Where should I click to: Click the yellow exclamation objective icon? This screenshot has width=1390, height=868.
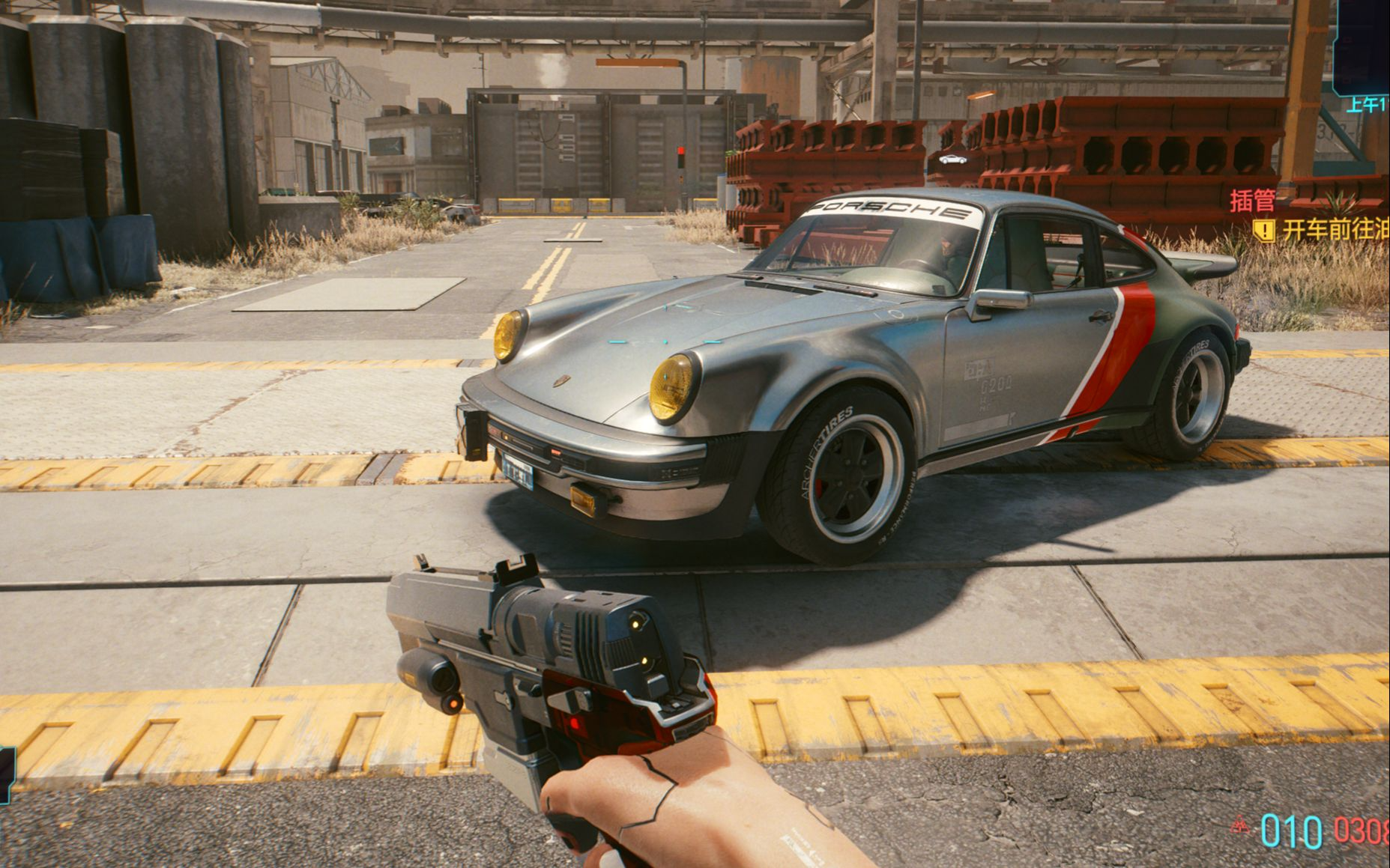click(1265, 230)
